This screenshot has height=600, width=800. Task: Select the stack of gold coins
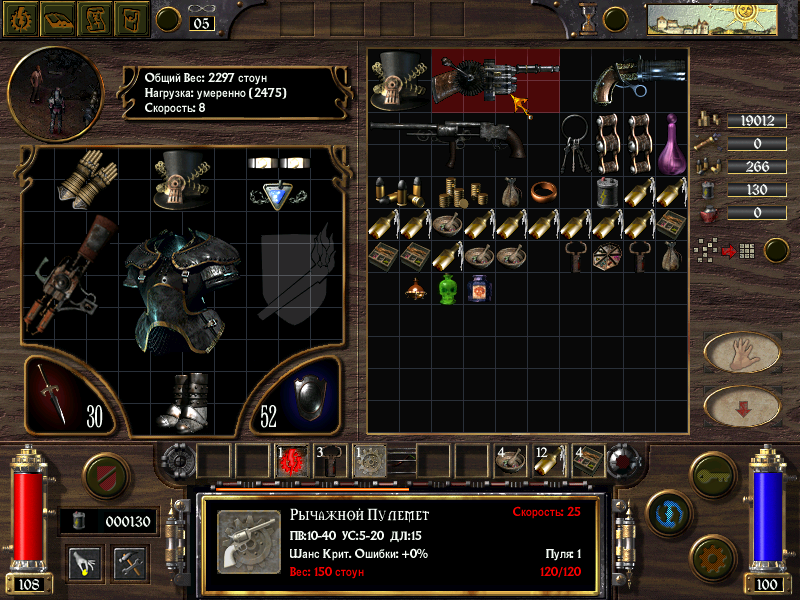(x=461, y=190)
